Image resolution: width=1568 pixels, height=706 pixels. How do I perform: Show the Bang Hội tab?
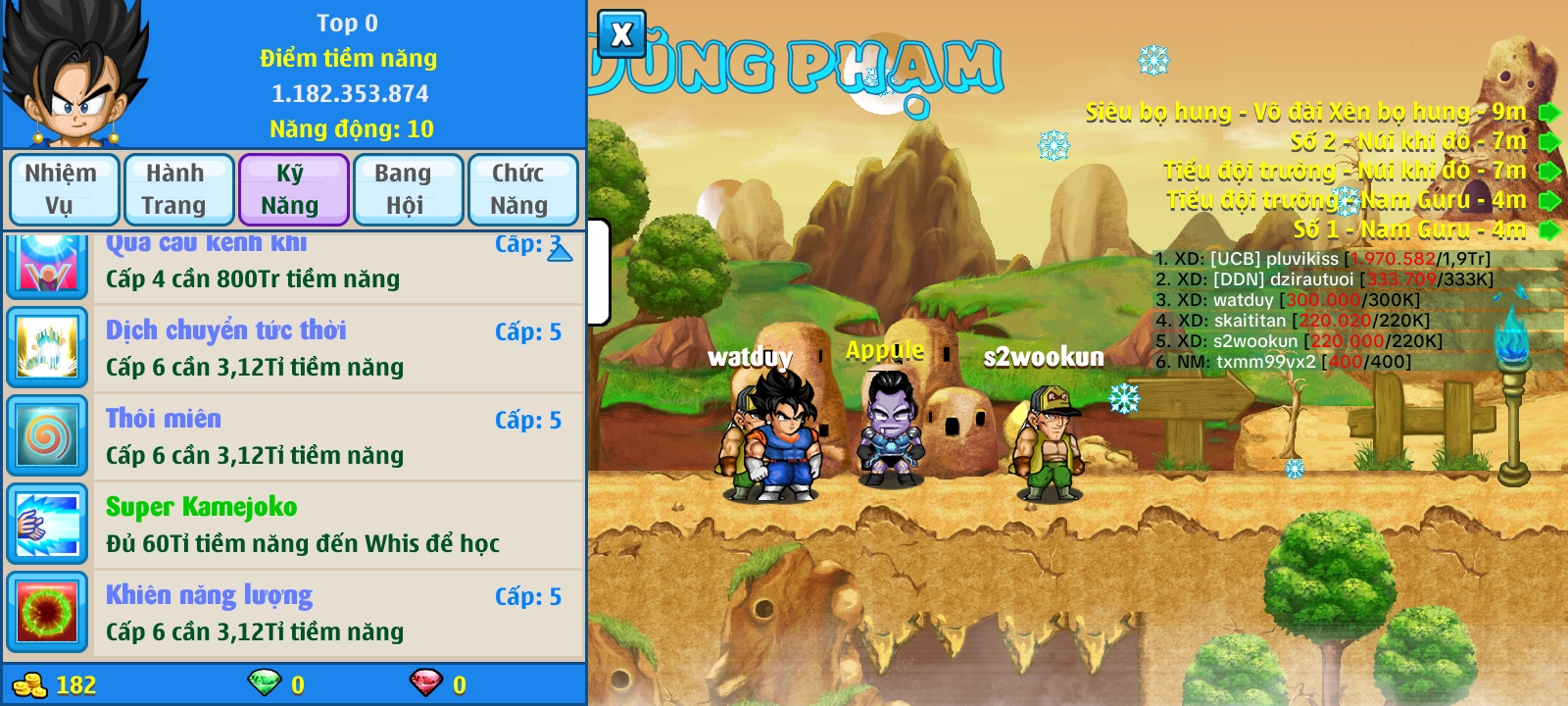(406, 189)
